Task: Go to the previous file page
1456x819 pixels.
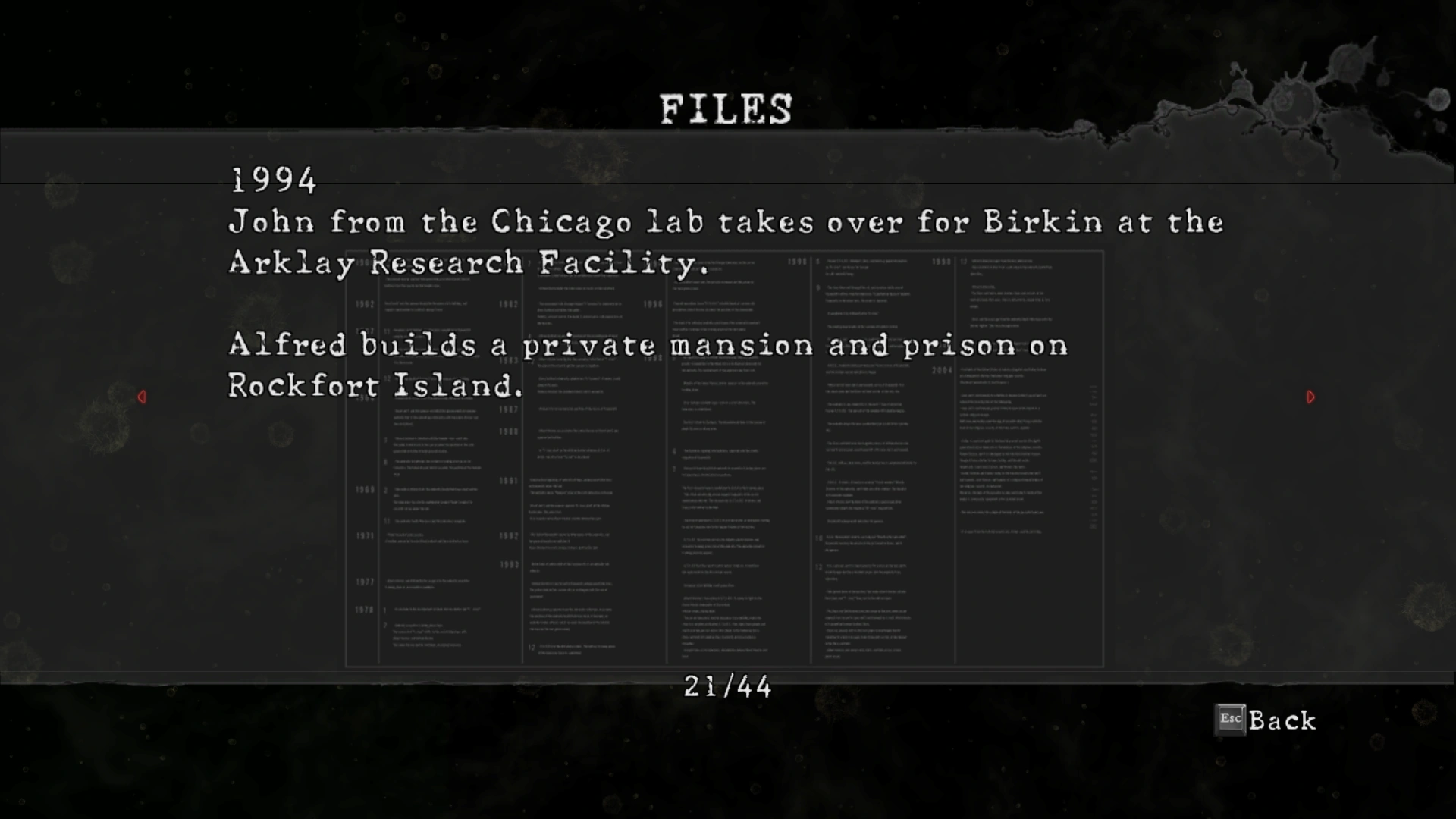Action: pos(142,397)
